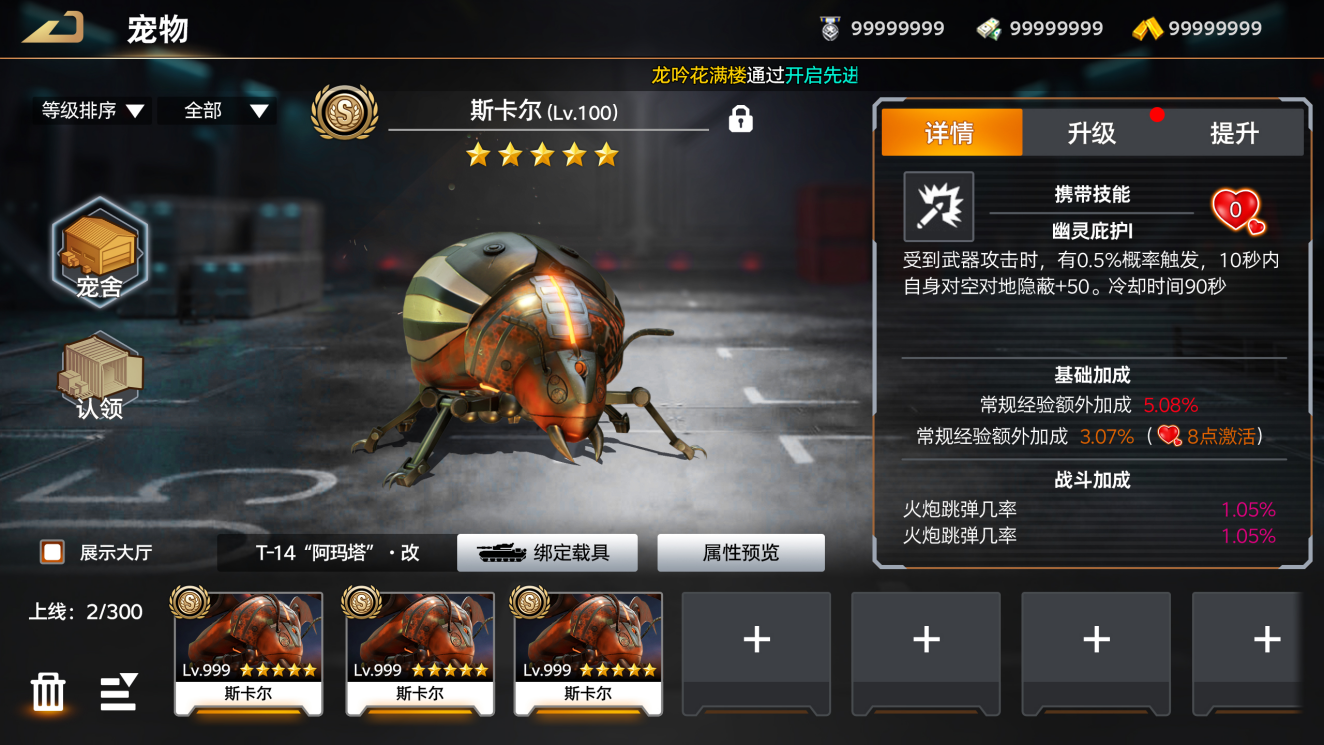Click the cash banknotes currency icon
This screenshot has width=1324, height=745.
point(989,29)
